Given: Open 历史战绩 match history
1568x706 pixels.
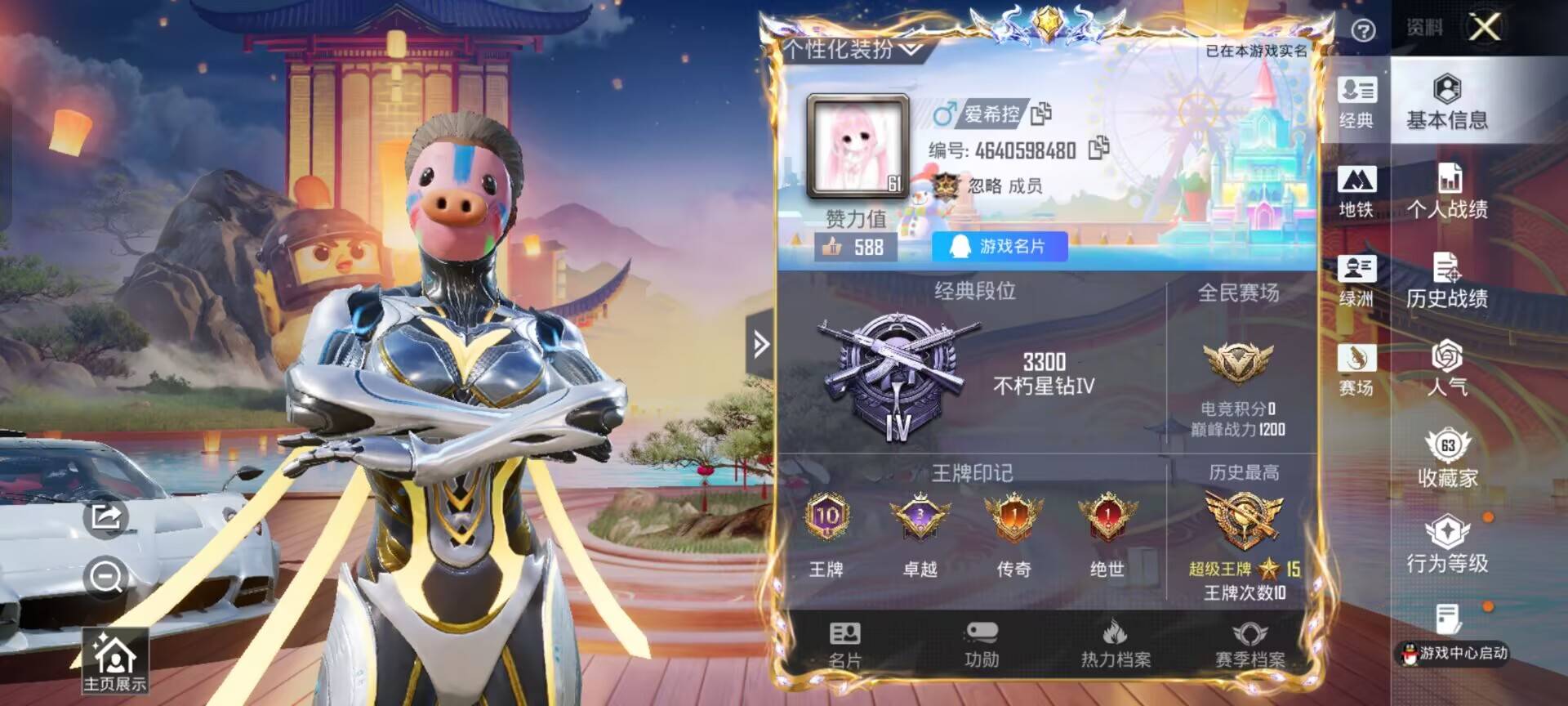Looking at the screenshot, I should pos(1446,281).
